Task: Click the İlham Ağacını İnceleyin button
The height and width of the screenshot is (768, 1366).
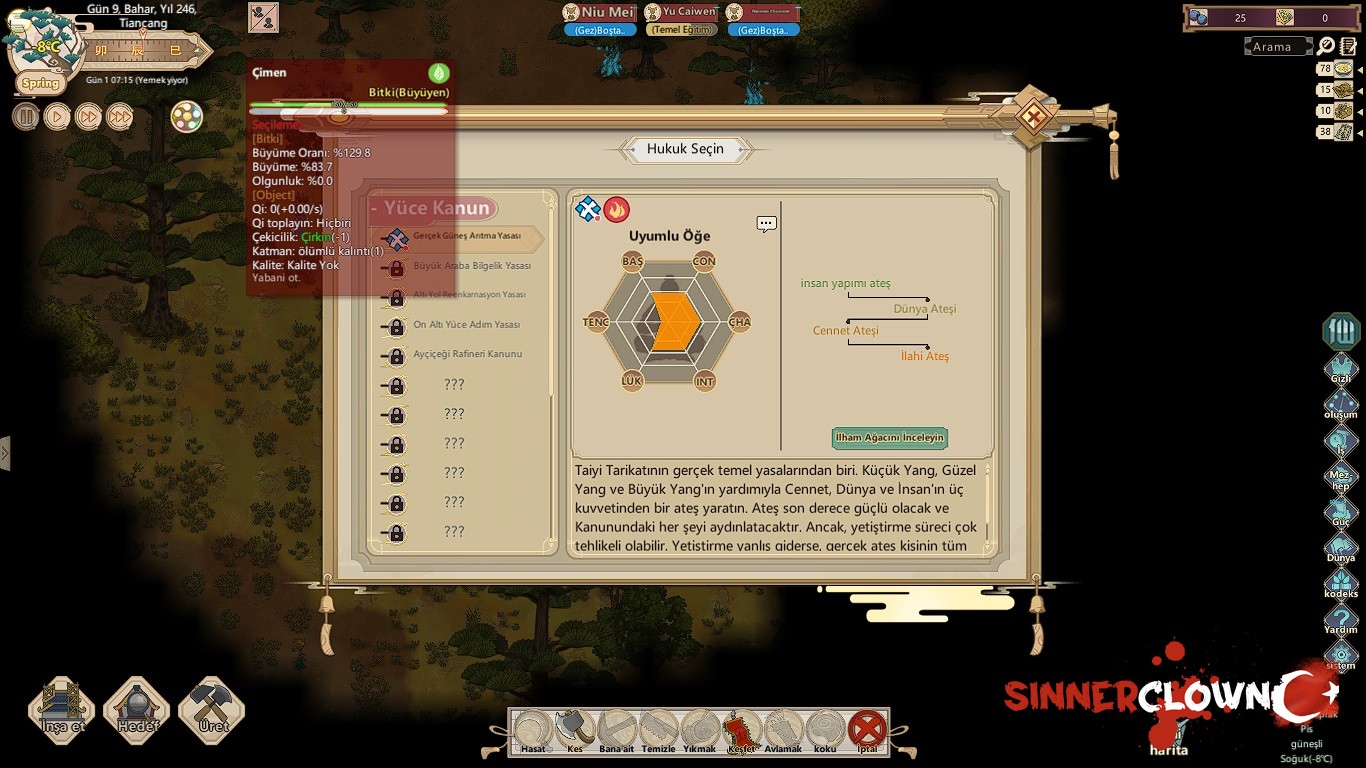Action: pos(889,438)
